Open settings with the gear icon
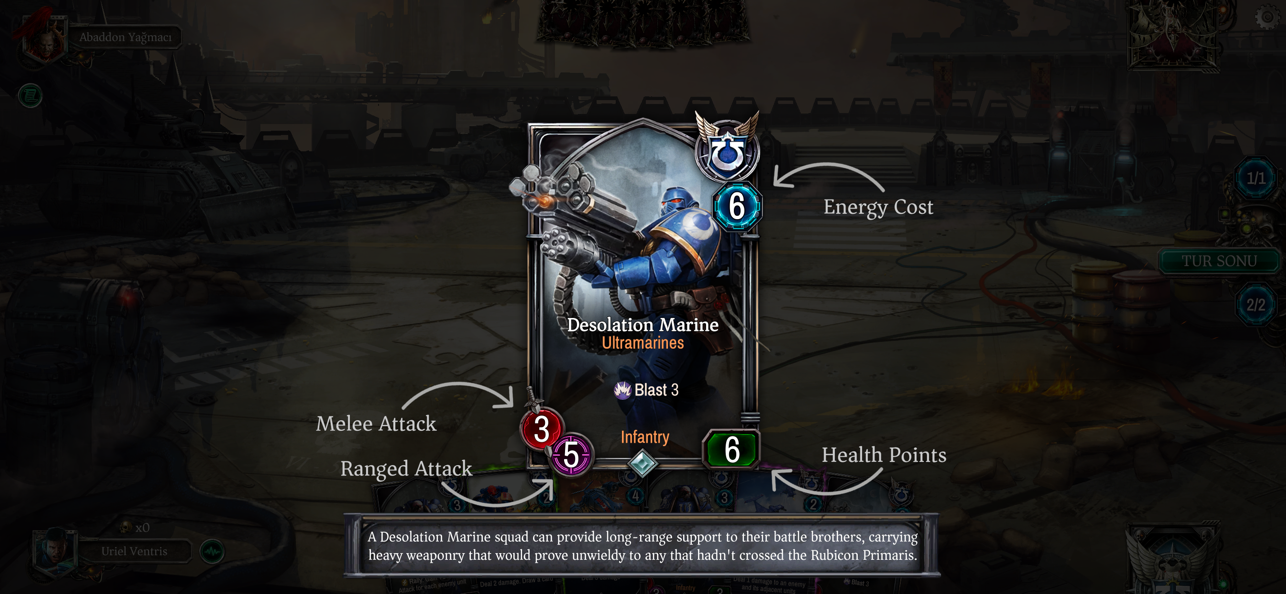The image size is (1286, 594). coord(1267,19)
